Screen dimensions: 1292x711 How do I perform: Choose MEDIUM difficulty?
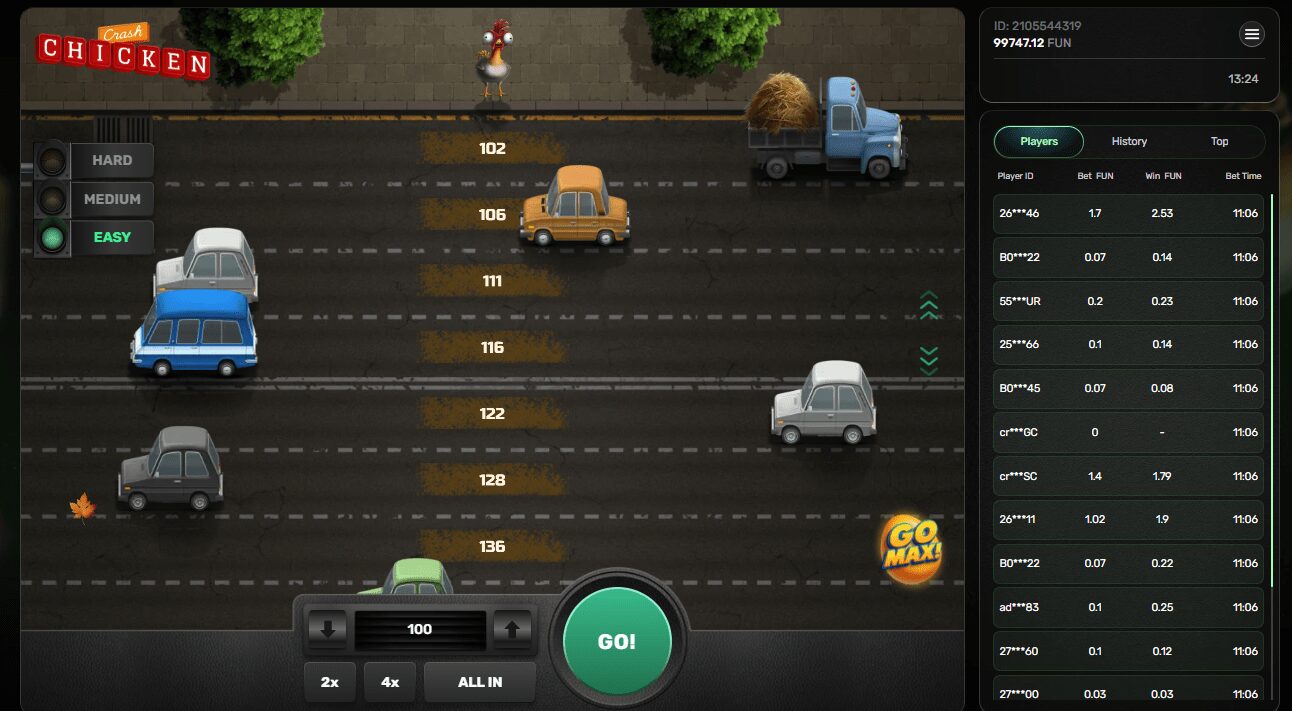point(111,199)
